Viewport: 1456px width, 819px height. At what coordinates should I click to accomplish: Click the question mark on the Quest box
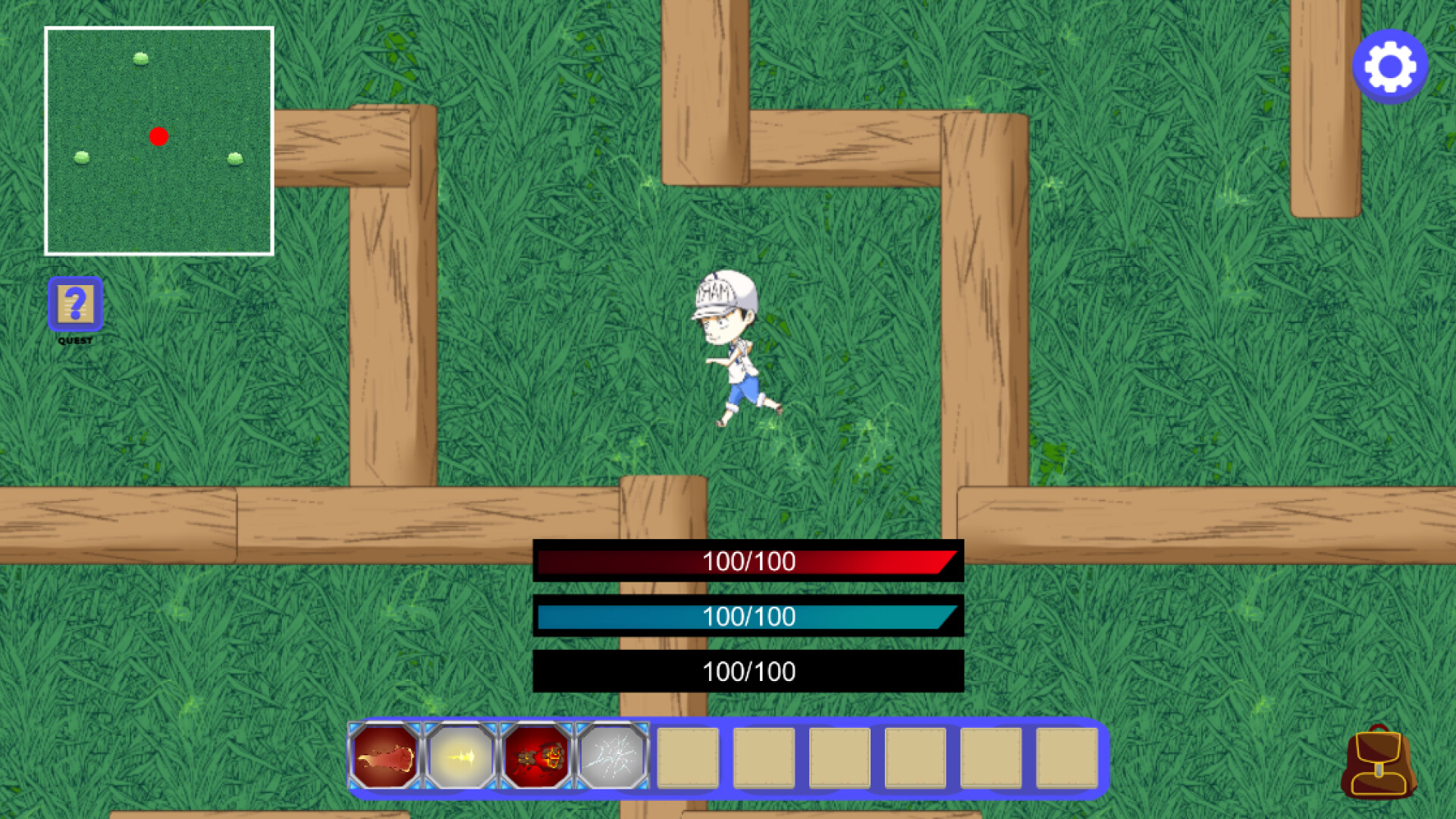75,302
